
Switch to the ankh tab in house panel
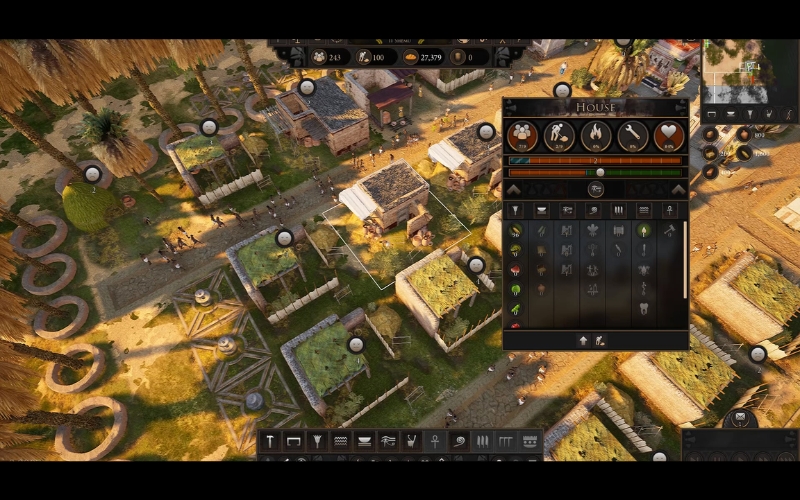coord(669,210)
